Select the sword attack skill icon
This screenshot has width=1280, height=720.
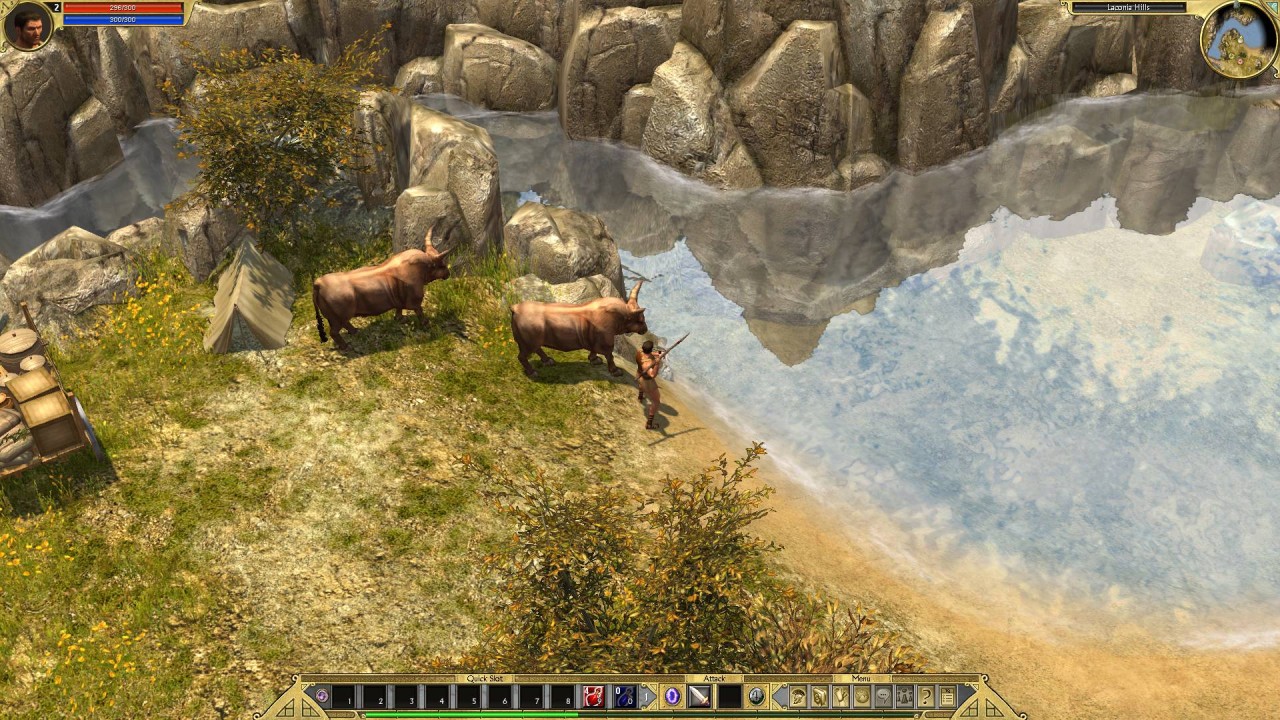pyautogui.click(x=699, y=696)
